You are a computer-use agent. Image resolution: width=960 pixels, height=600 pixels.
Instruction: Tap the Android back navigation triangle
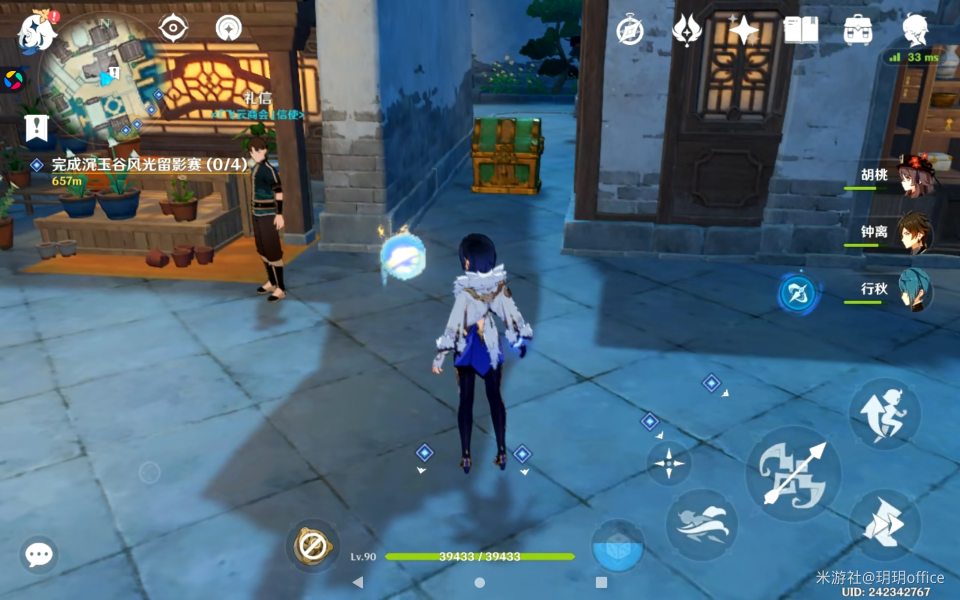358,582
